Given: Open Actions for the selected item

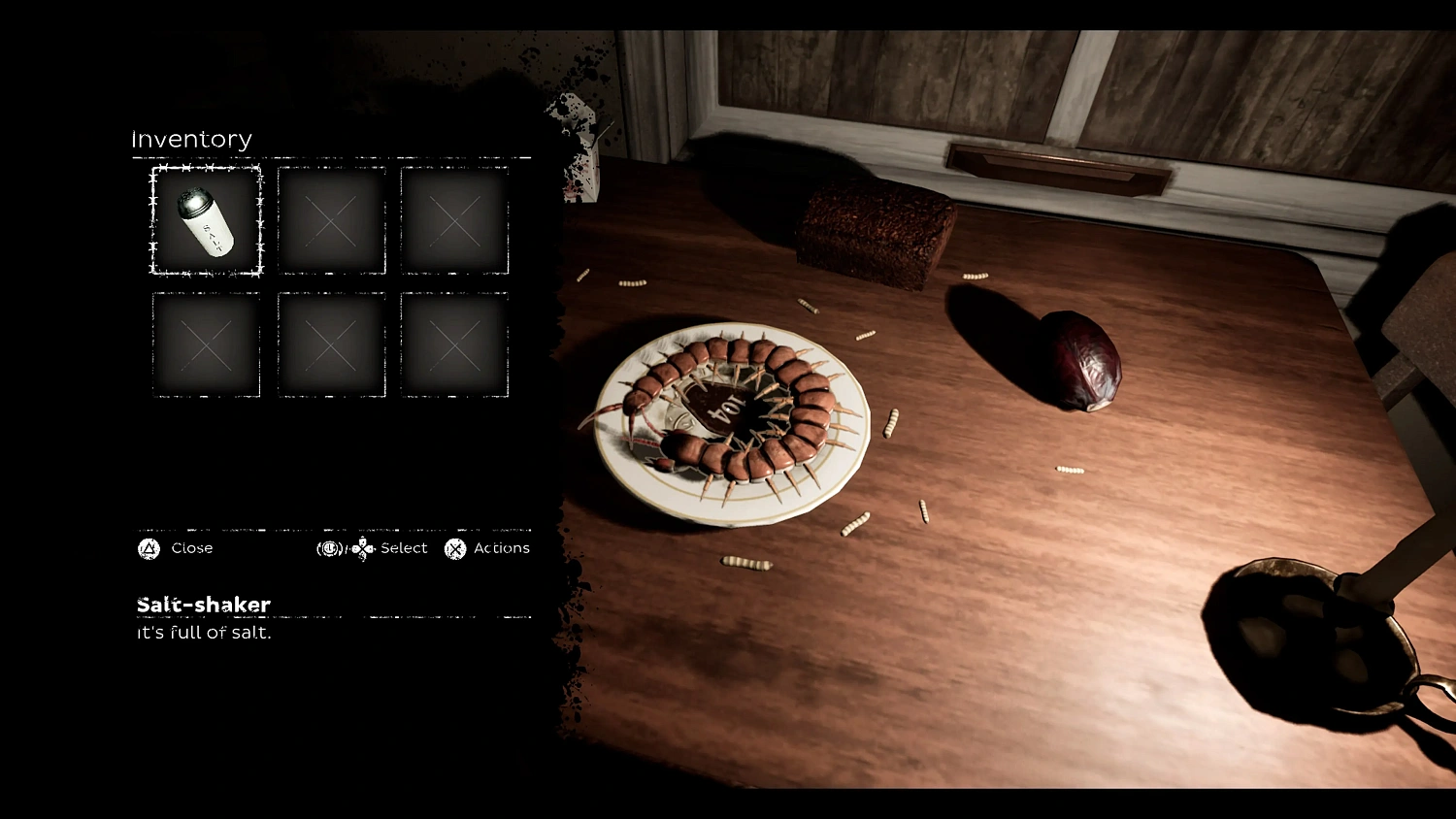Looking at the screenshot, I should [501, 548].
